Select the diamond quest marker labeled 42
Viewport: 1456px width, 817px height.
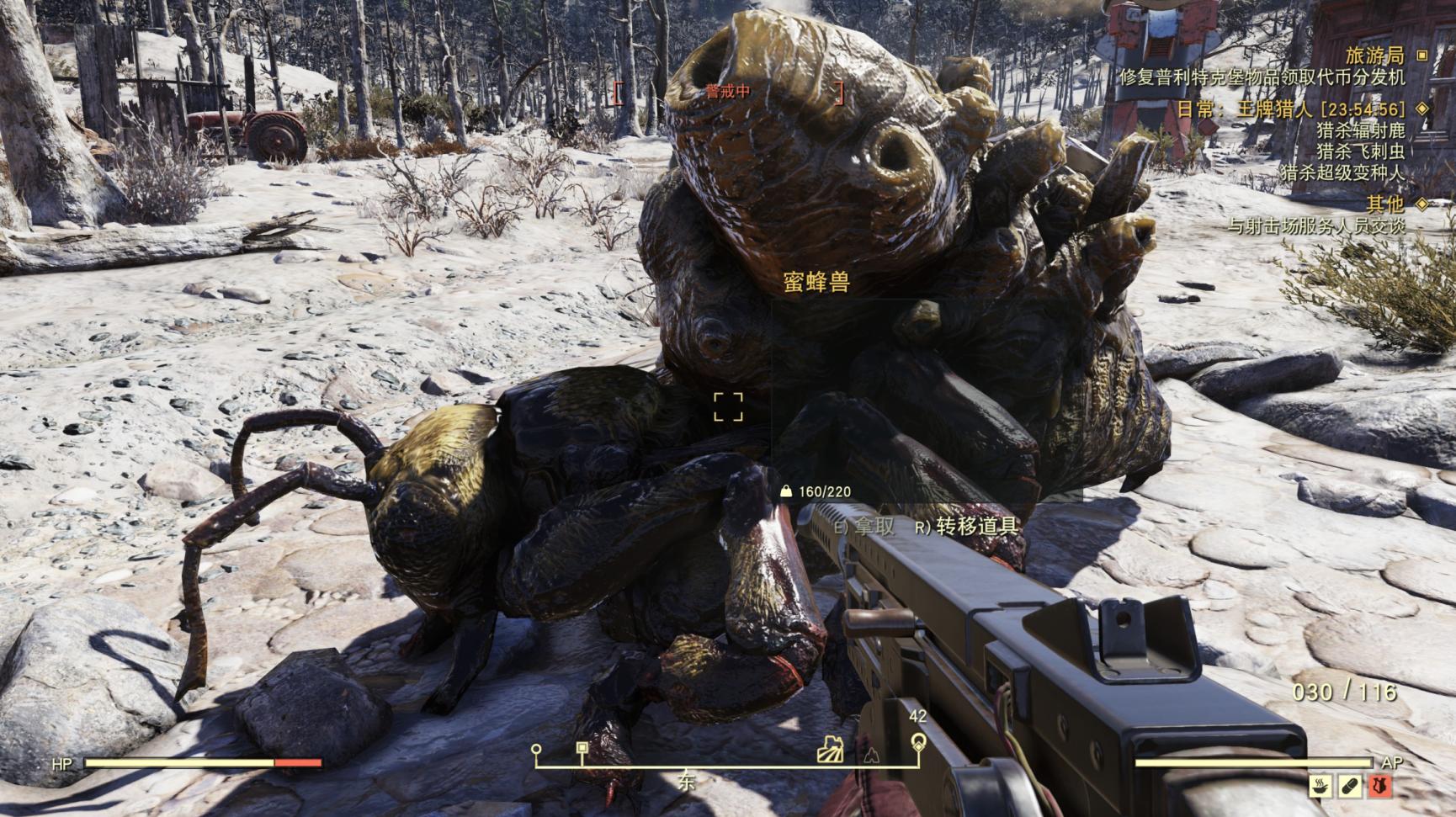[x=918, y=742]
